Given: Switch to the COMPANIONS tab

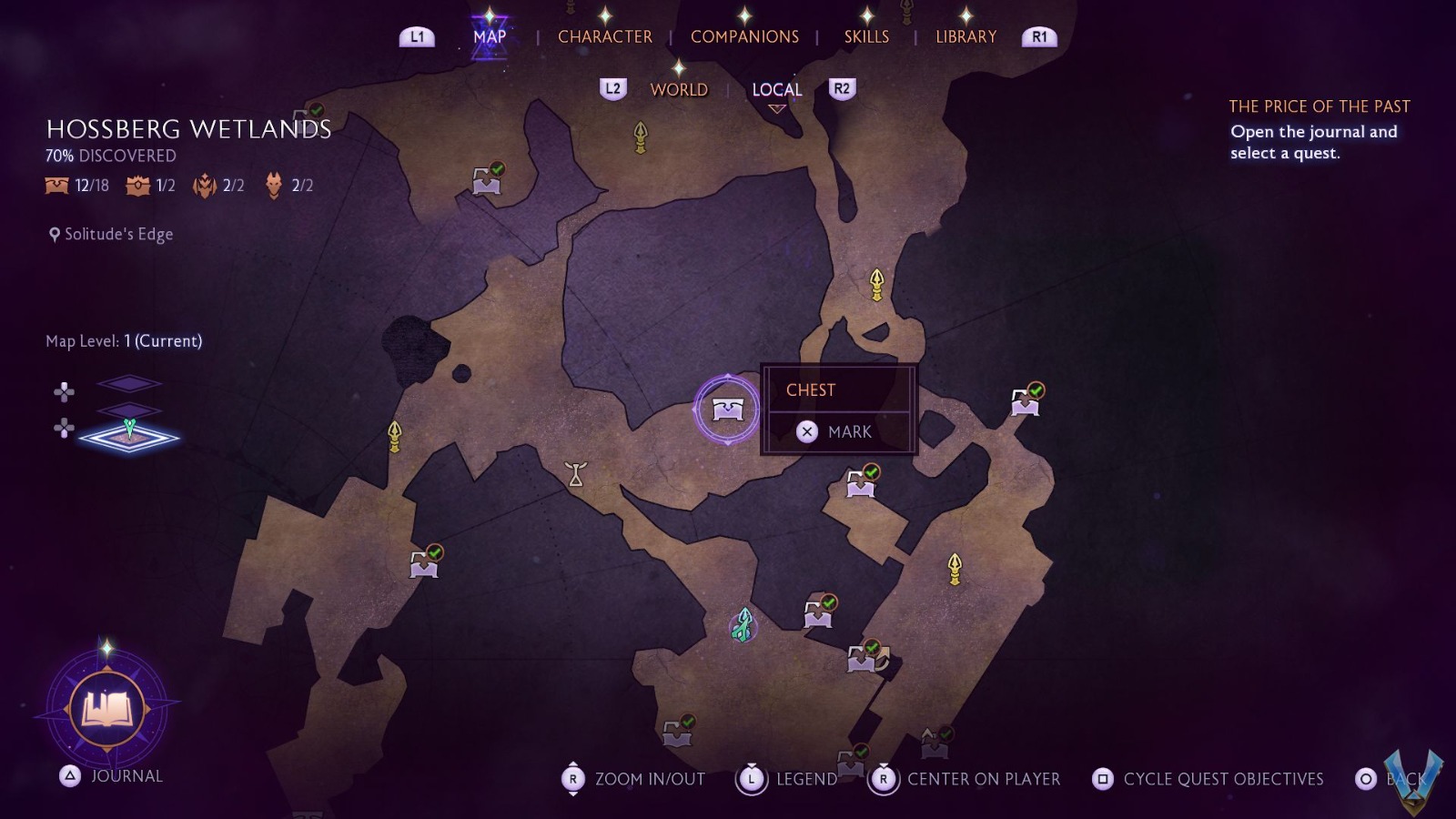Looking at the screenshot, I should tap(744, 36).
